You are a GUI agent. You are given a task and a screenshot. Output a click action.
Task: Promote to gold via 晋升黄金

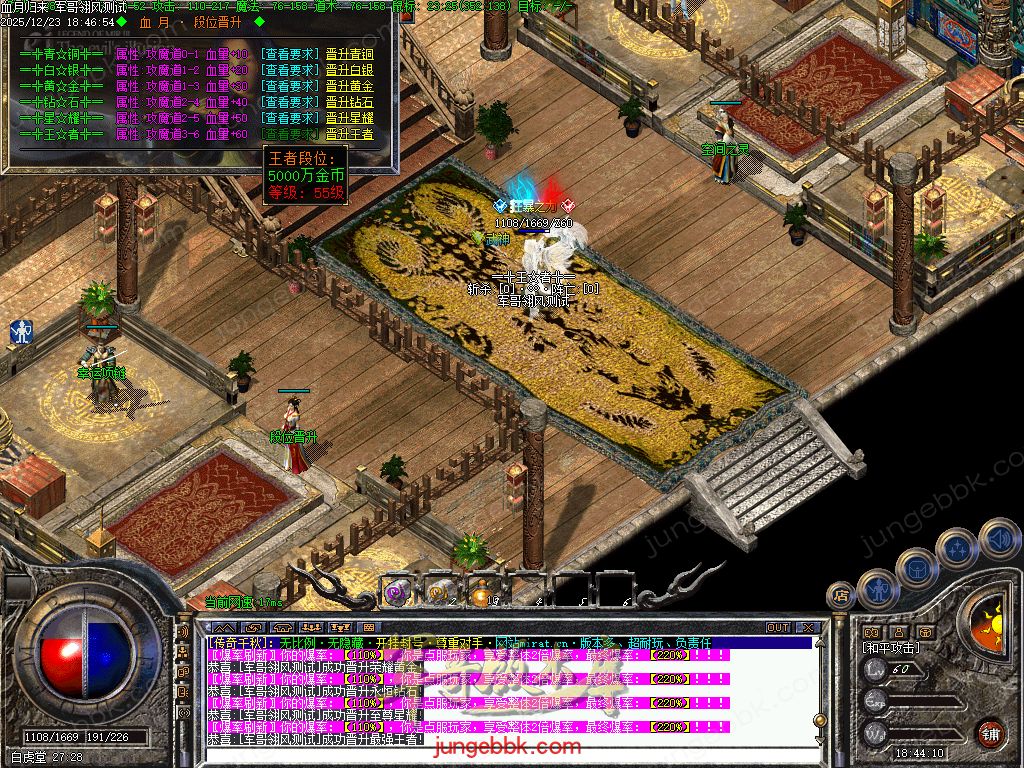click(x=349, y=86)
